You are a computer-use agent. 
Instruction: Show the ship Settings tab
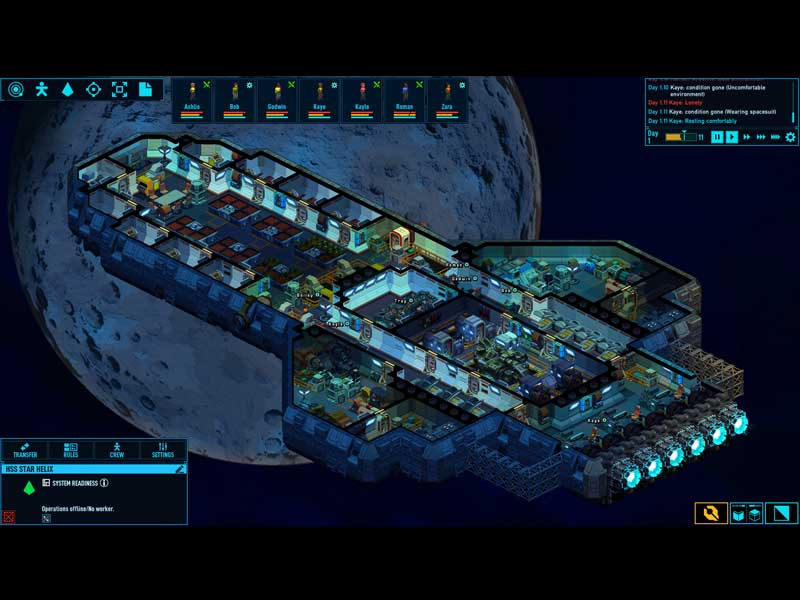(x=163, y=450)
